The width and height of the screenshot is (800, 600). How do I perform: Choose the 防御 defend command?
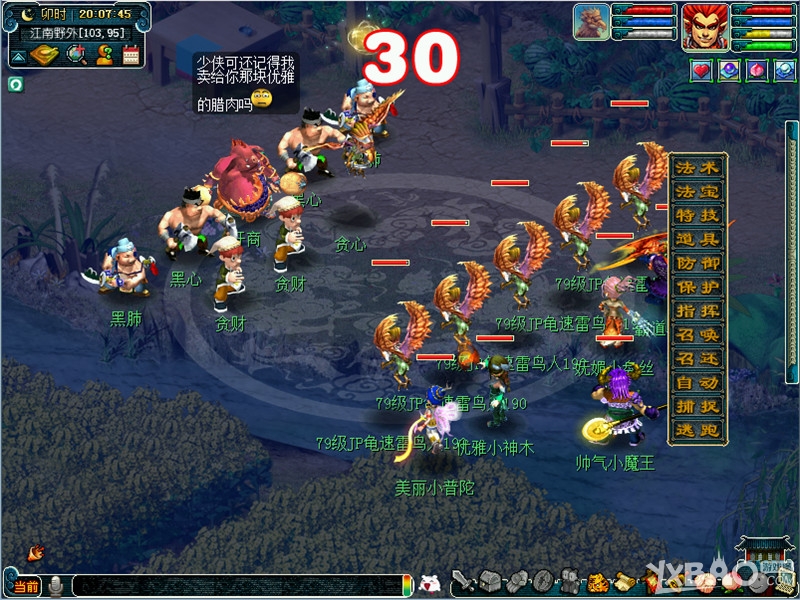[697, 263]
